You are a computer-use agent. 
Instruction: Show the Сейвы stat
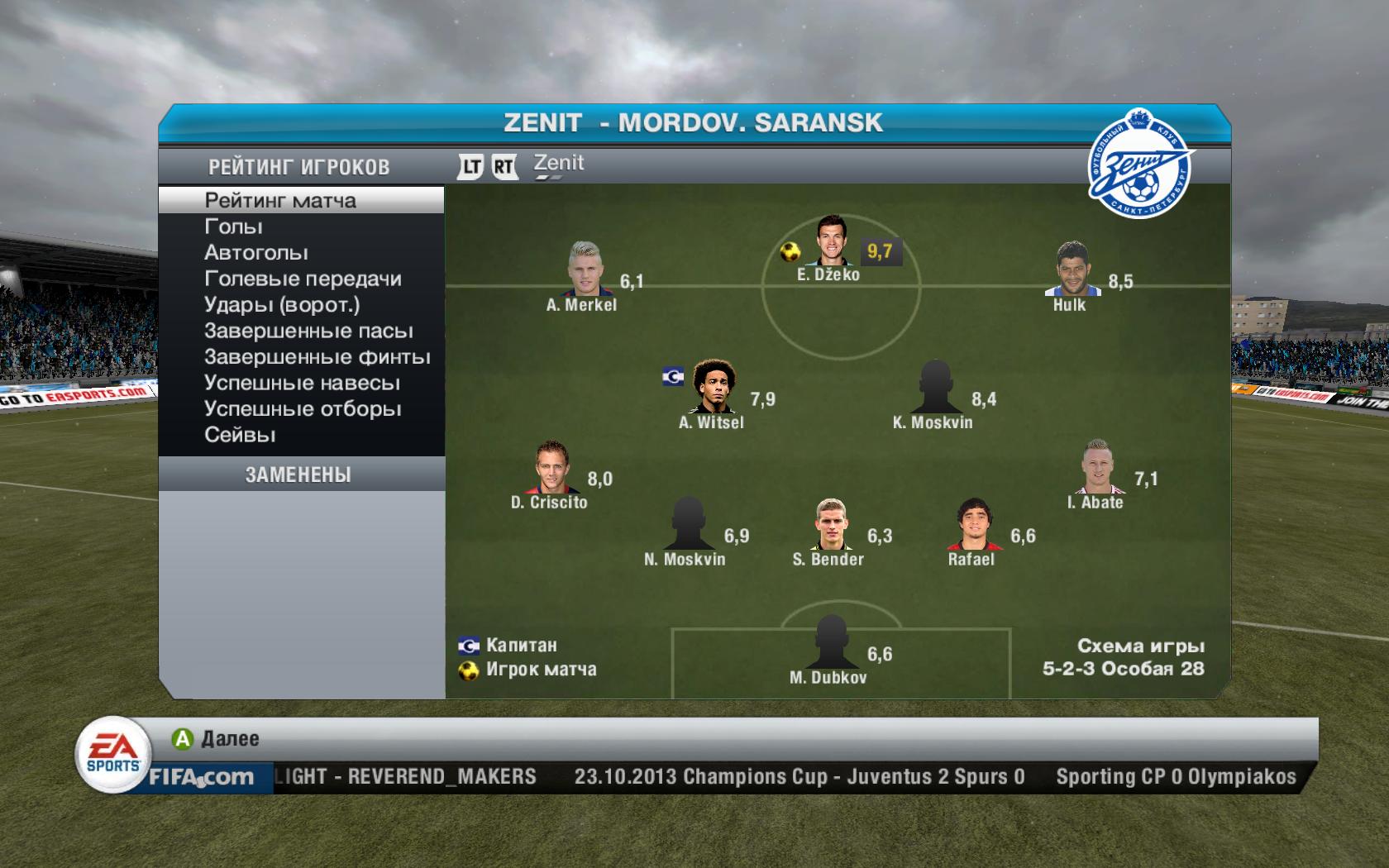tap(240, 435)
